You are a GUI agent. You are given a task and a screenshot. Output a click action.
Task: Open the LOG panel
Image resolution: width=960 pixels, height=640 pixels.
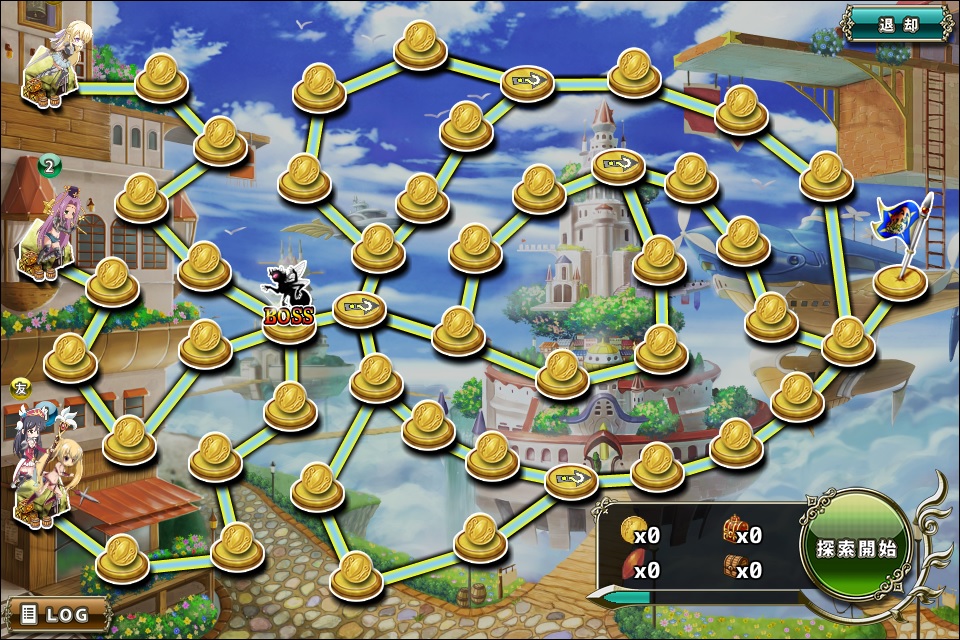pos(57,613)
